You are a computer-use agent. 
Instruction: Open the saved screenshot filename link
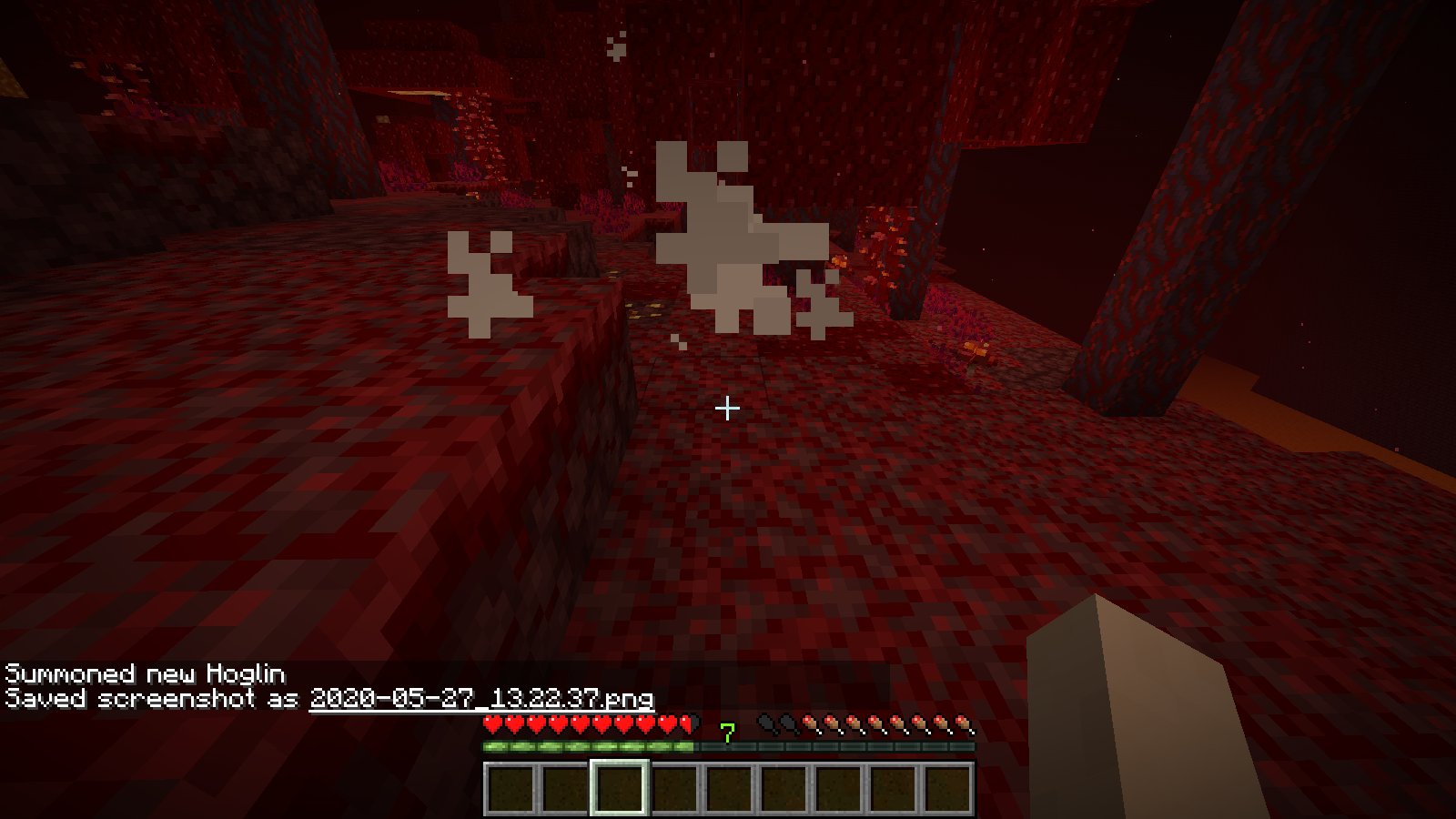tap(481, 698)
